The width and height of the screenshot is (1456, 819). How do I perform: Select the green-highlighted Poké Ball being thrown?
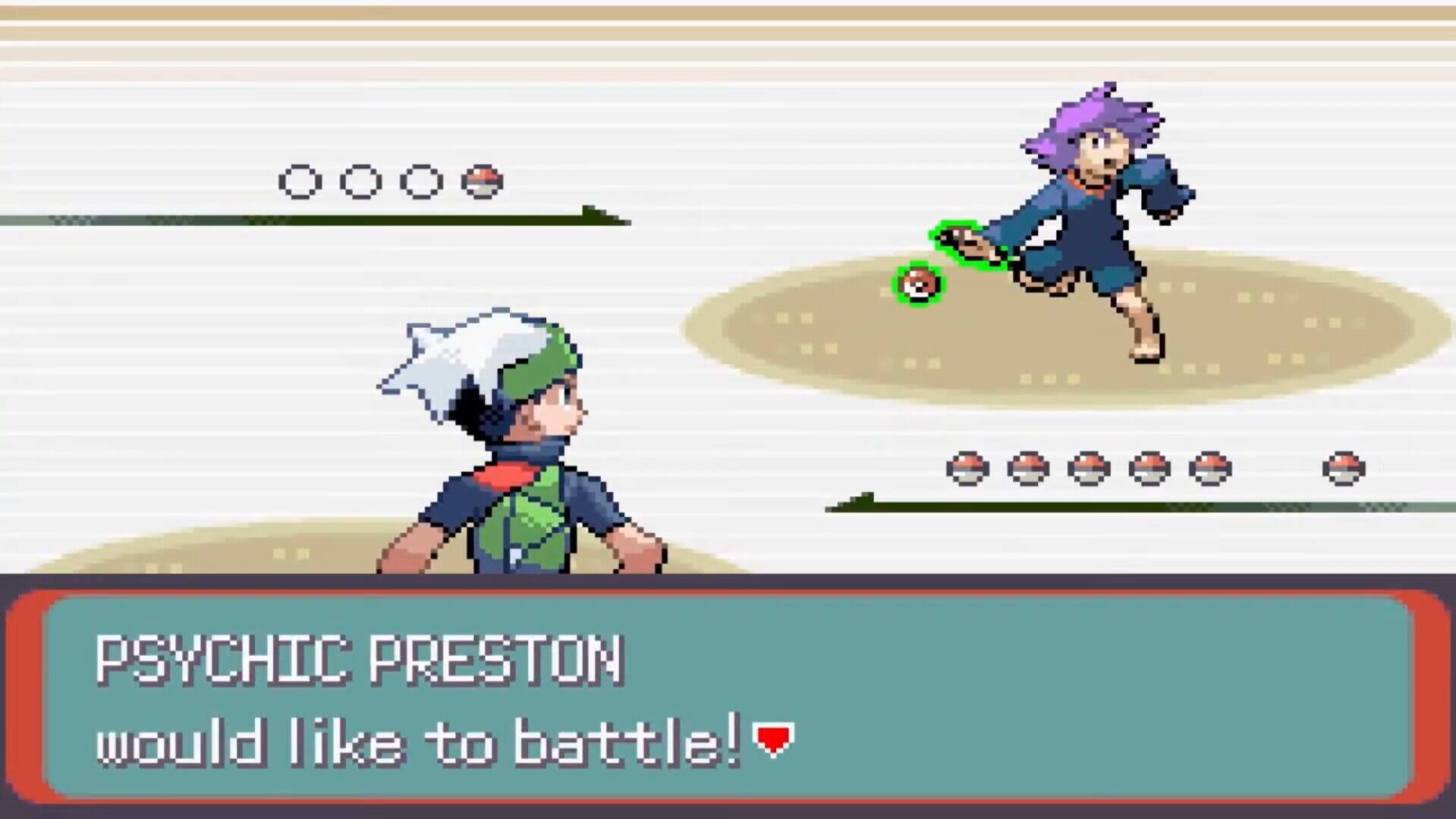point(917,284)
